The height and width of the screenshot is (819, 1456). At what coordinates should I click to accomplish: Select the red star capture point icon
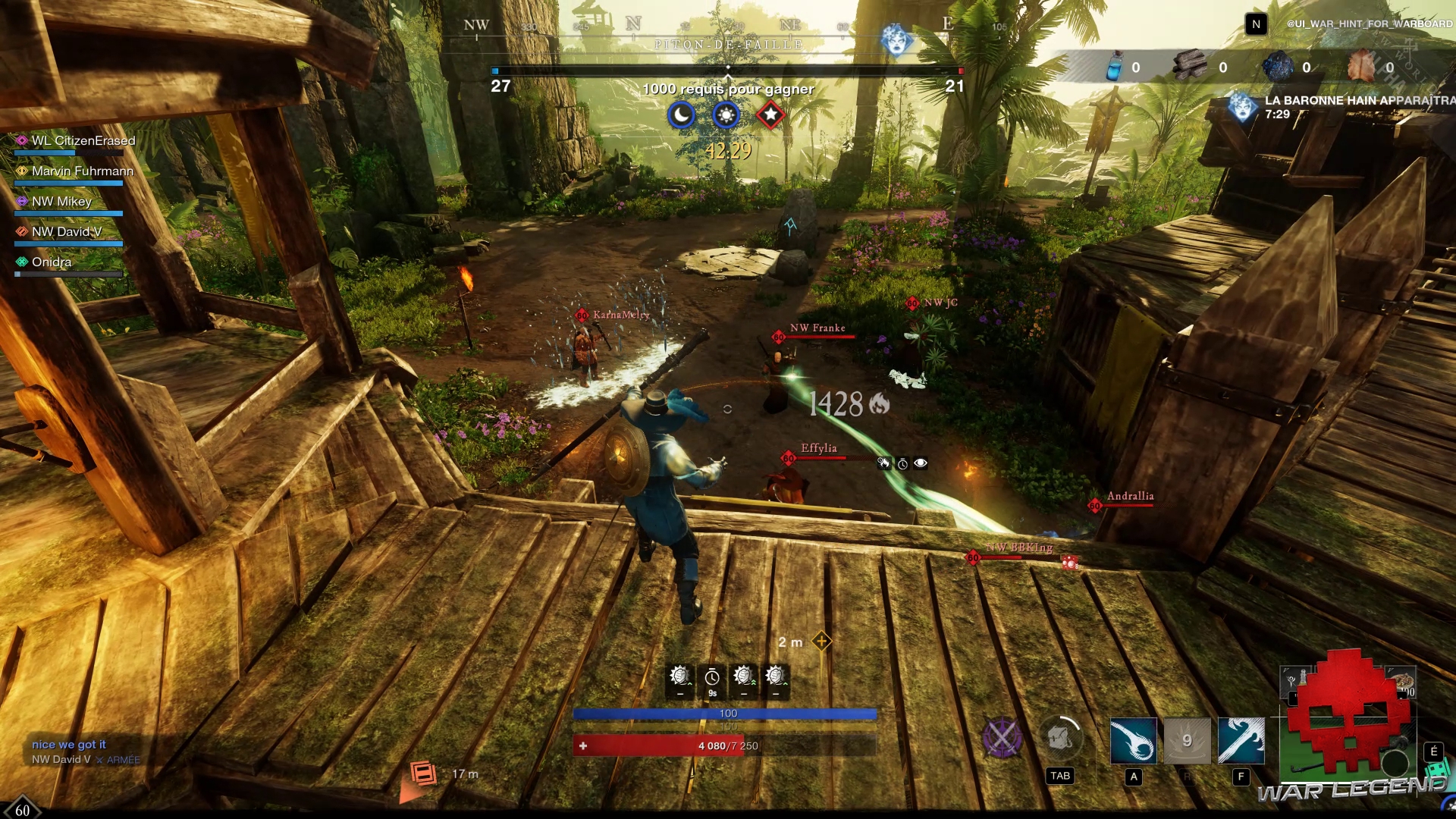tap(770, 115)
